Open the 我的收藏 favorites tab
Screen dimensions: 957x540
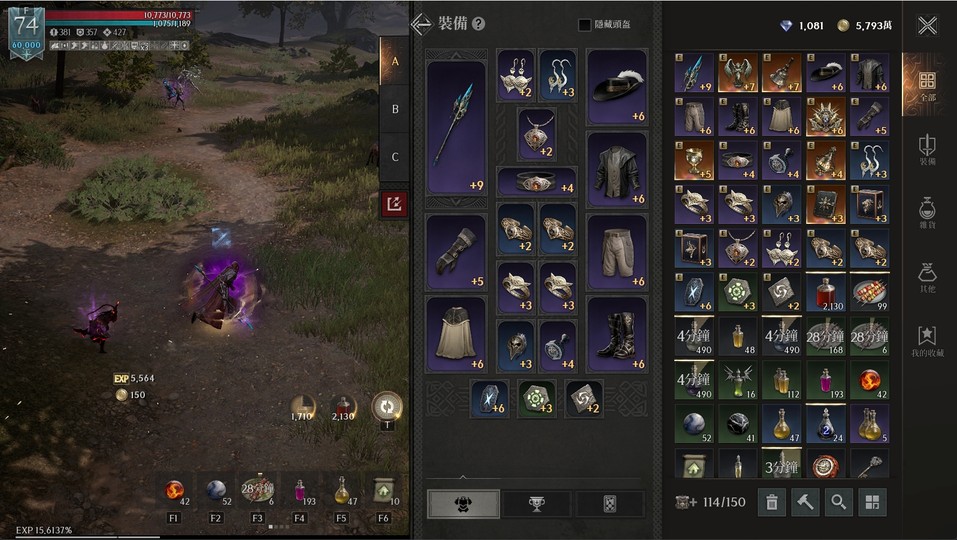(x=927, y=340)
